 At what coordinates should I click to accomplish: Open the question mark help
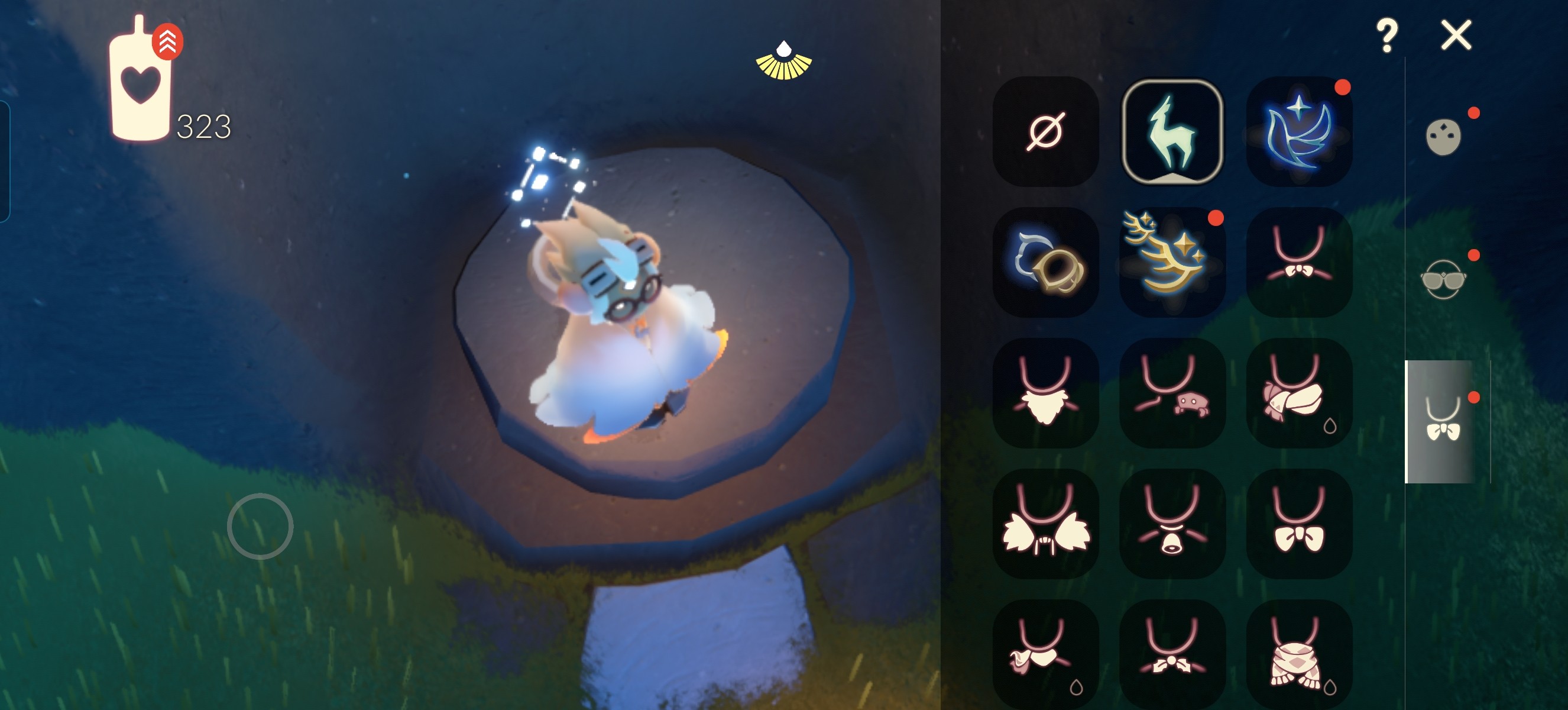pyautogui.click(x=1386, y=35)
